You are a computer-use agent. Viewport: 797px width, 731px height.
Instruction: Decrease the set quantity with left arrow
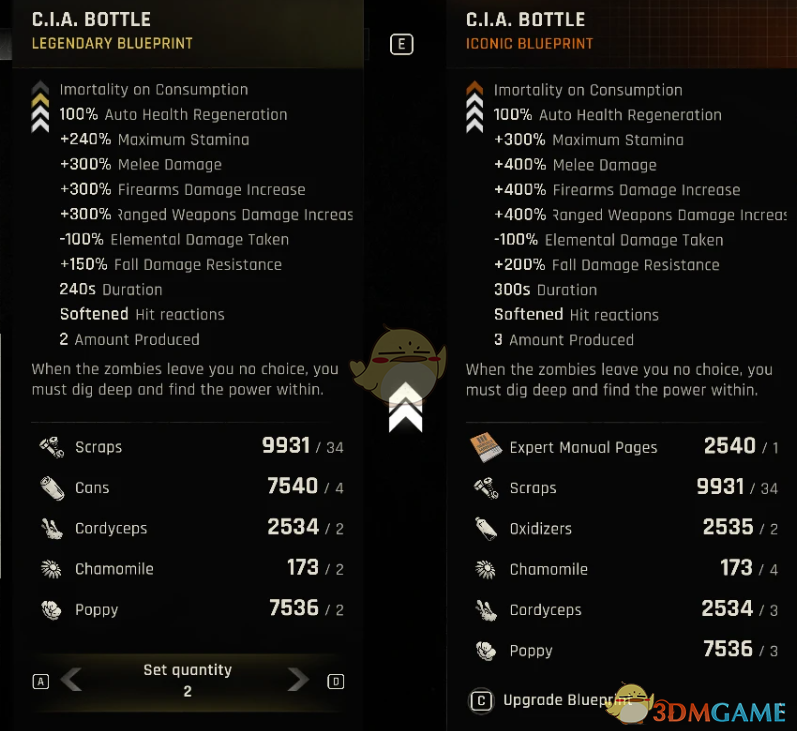pos(71,680)
